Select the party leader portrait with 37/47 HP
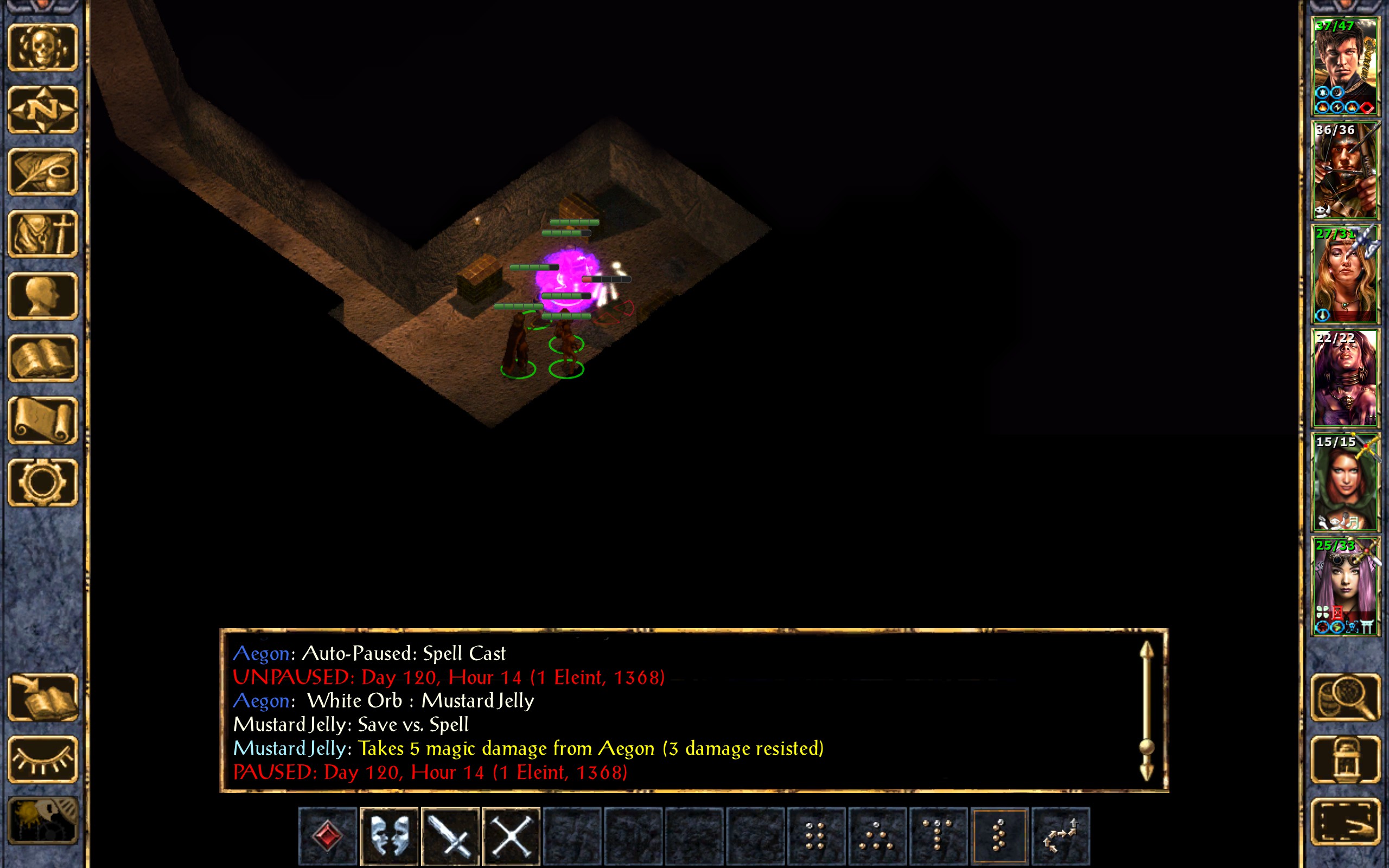This screenshot has width=1389, height=868. (x=1345, y=66)
